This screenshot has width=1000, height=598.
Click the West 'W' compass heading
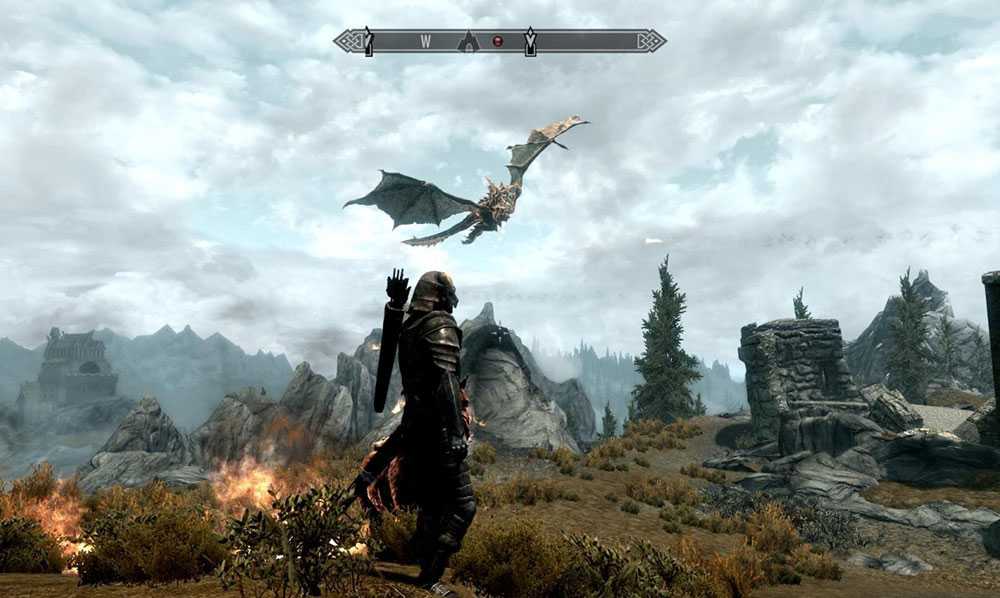click(425, 41)
